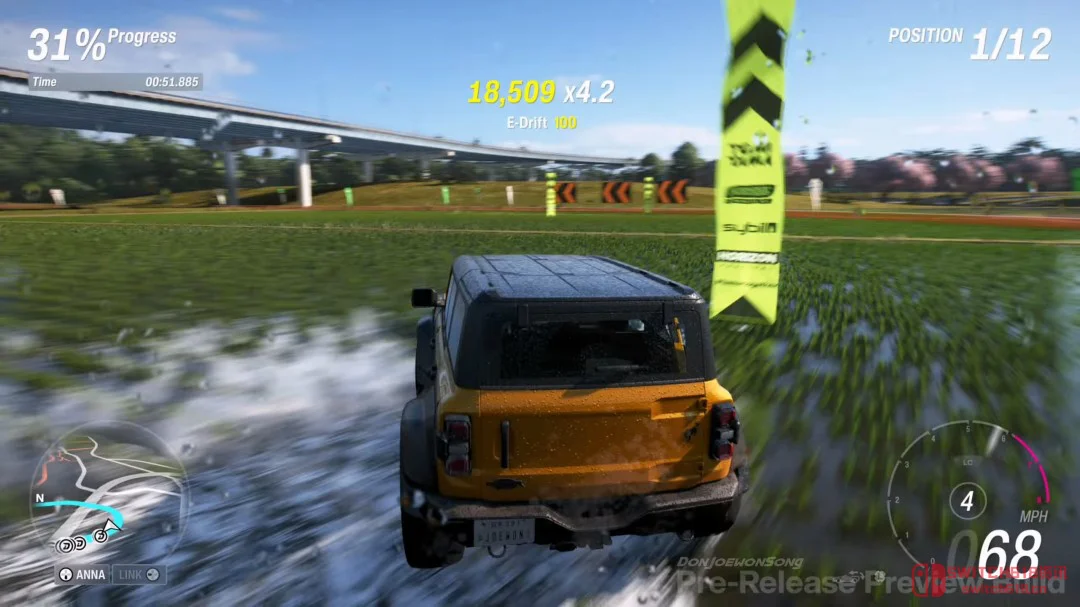Click the circular minimap
Screen dimensions: 1080x607
pyautogui.click(x=107, y=492)
